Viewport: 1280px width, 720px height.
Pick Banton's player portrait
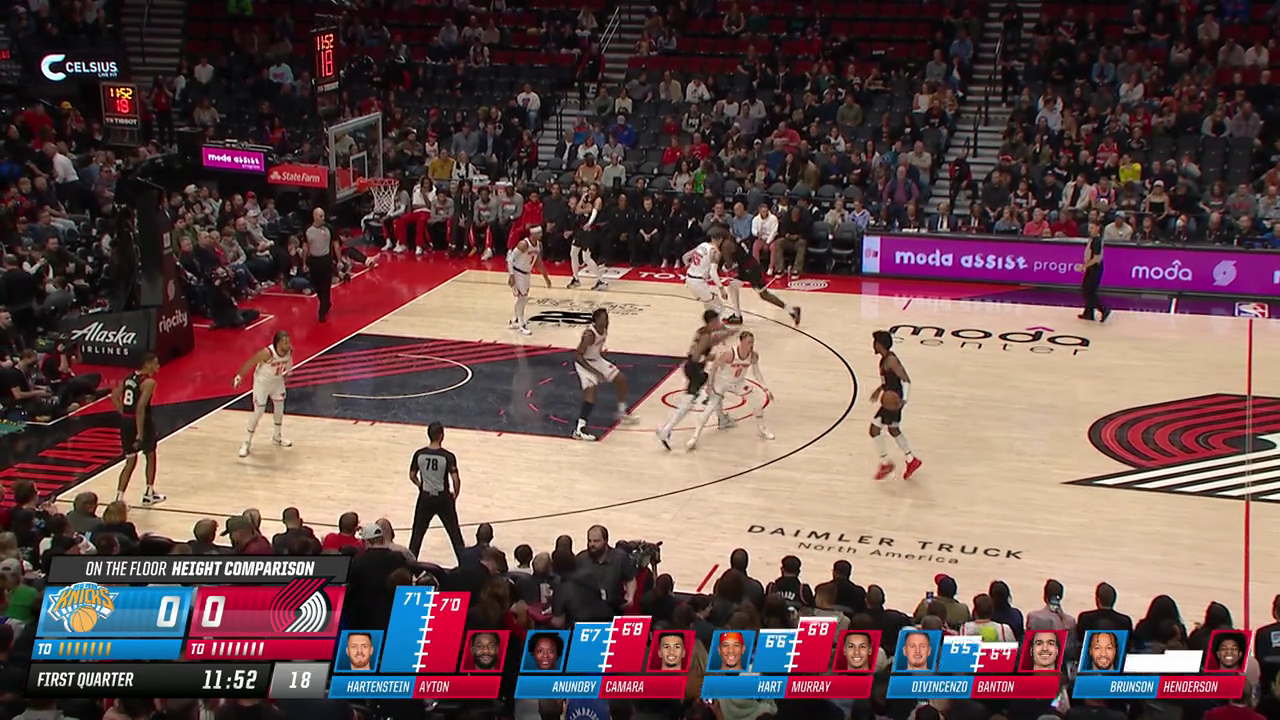(1043, 651)
